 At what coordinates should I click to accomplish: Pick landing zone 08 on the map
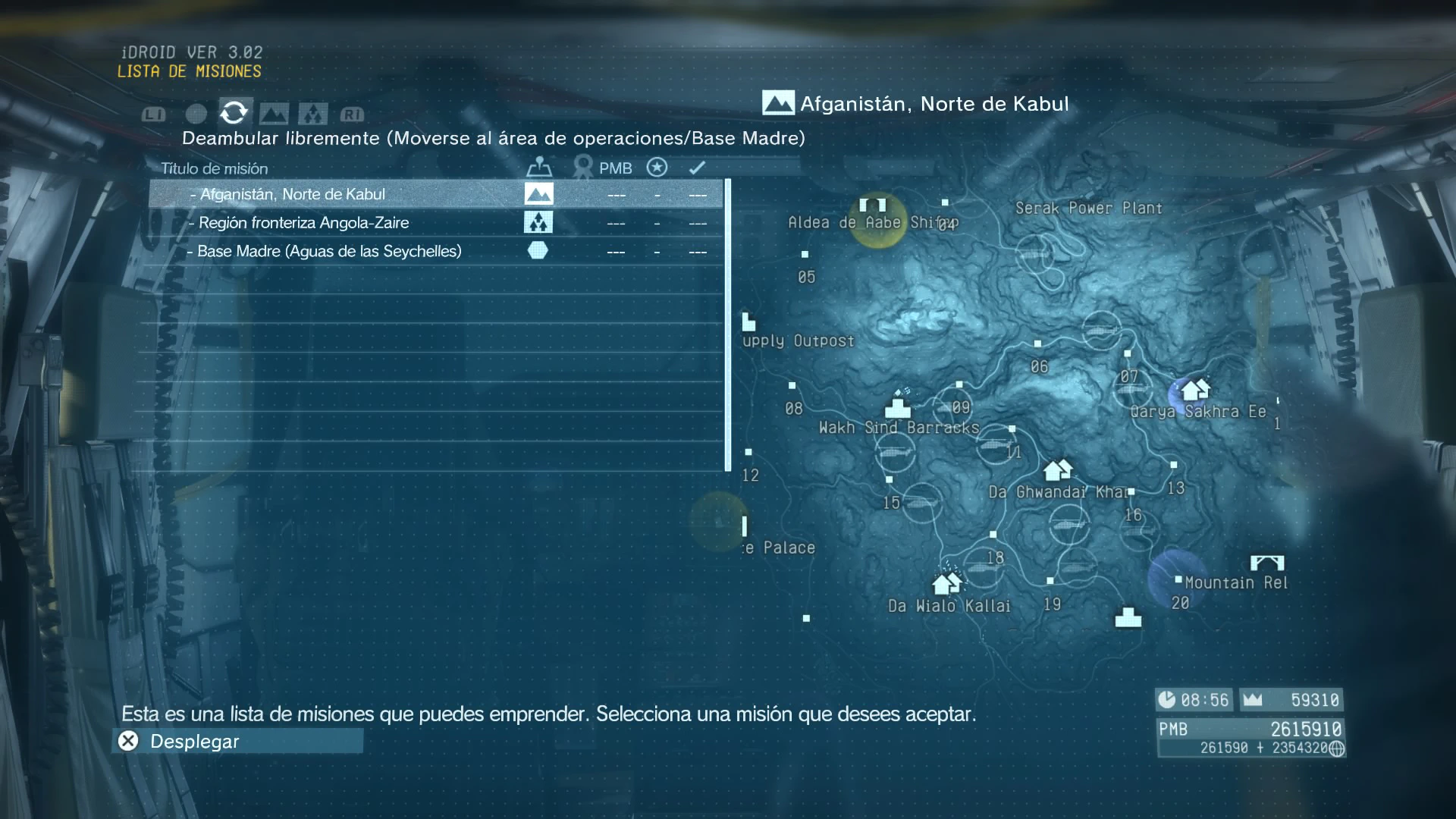792,386
